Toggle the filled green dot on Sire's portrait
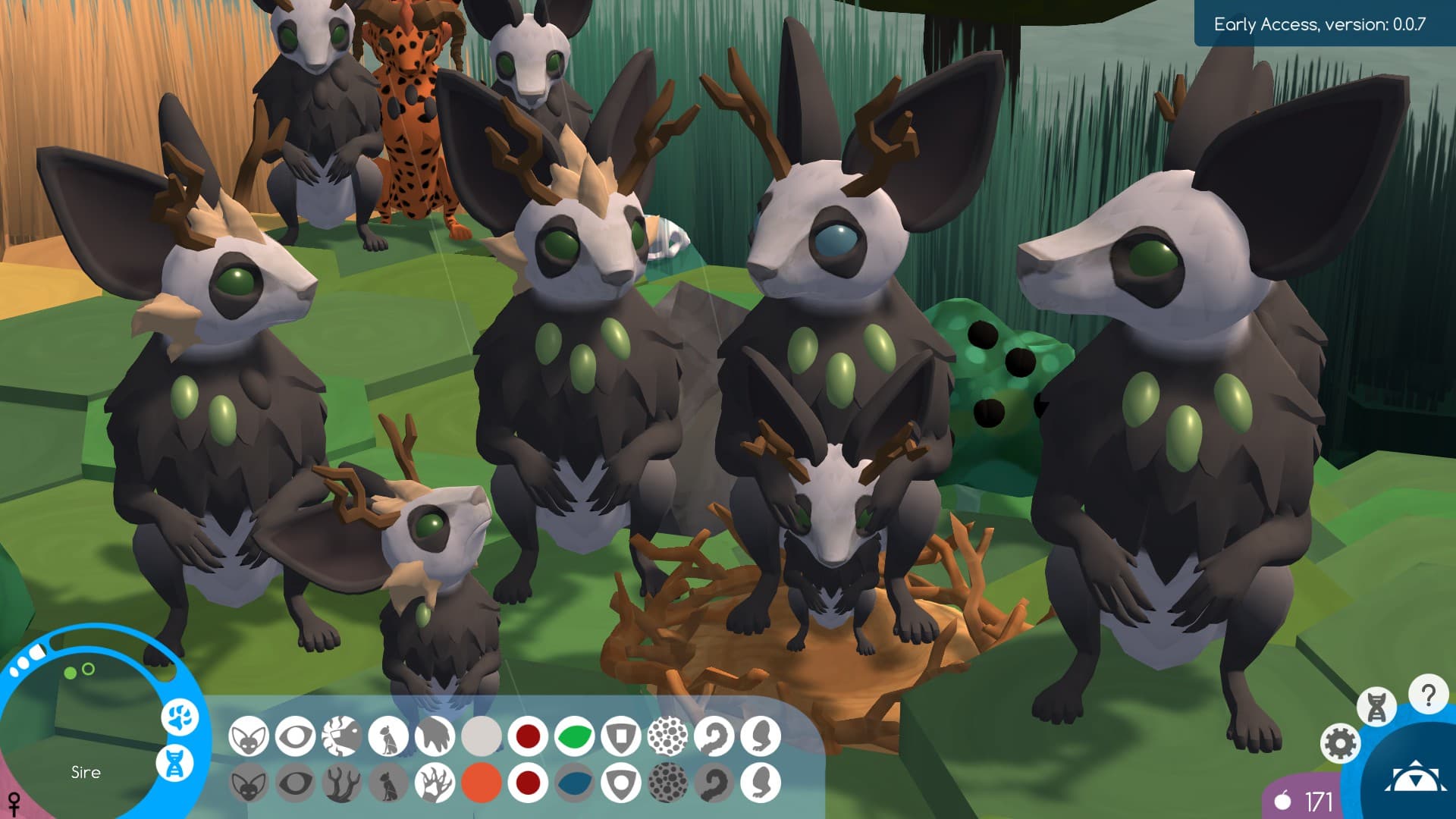This screenshot has width=1456, height=819. coord(69,673)
